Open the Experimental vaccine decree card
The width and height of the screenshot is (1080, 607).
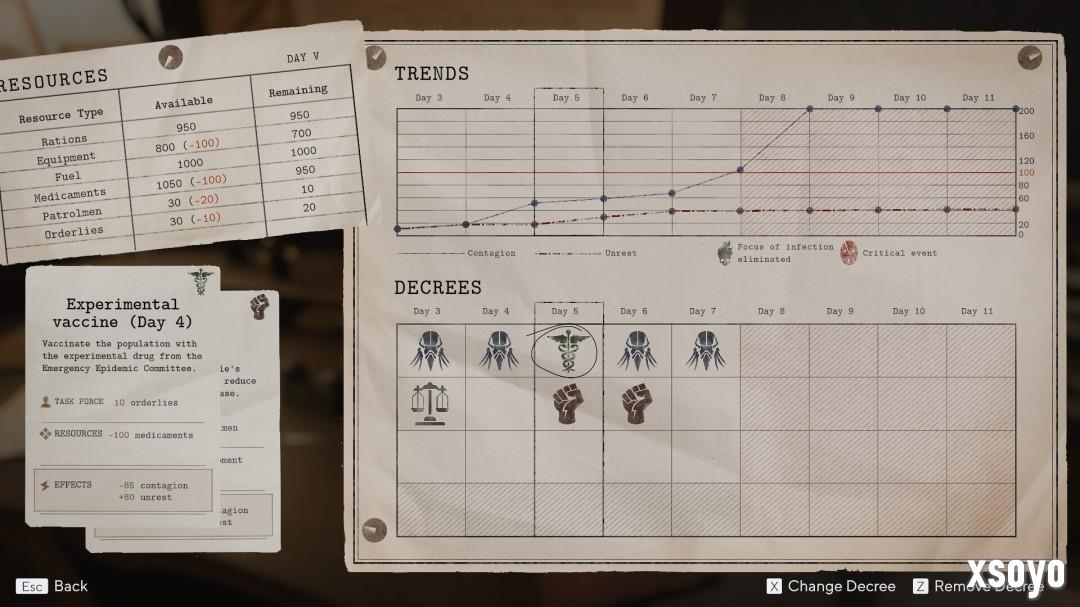click(122, 395)
